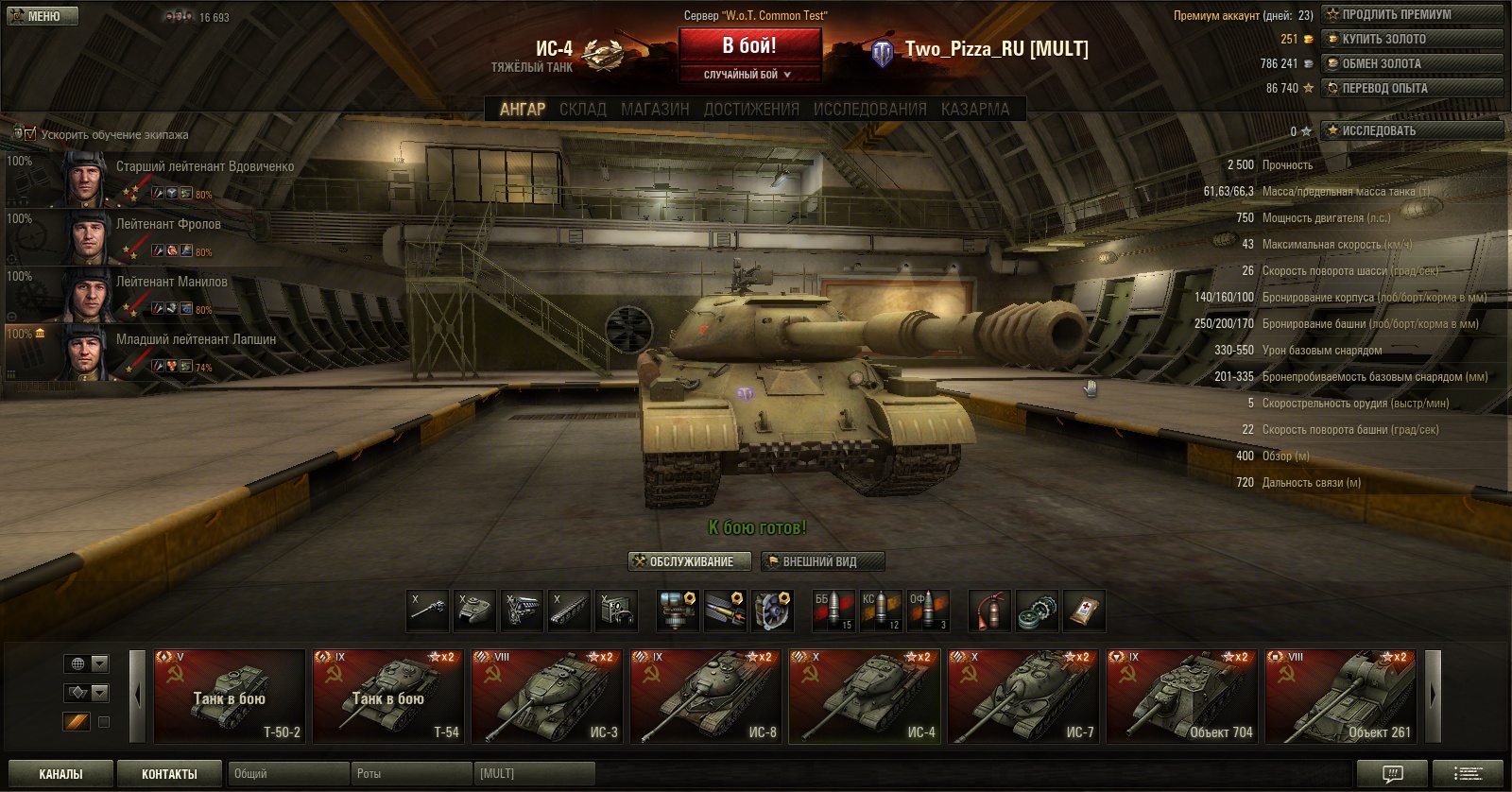The image size is (1512, 792).
Task: Toggle Ускорить обучение экипажа checkbox
Action: [x=29, y=134]
